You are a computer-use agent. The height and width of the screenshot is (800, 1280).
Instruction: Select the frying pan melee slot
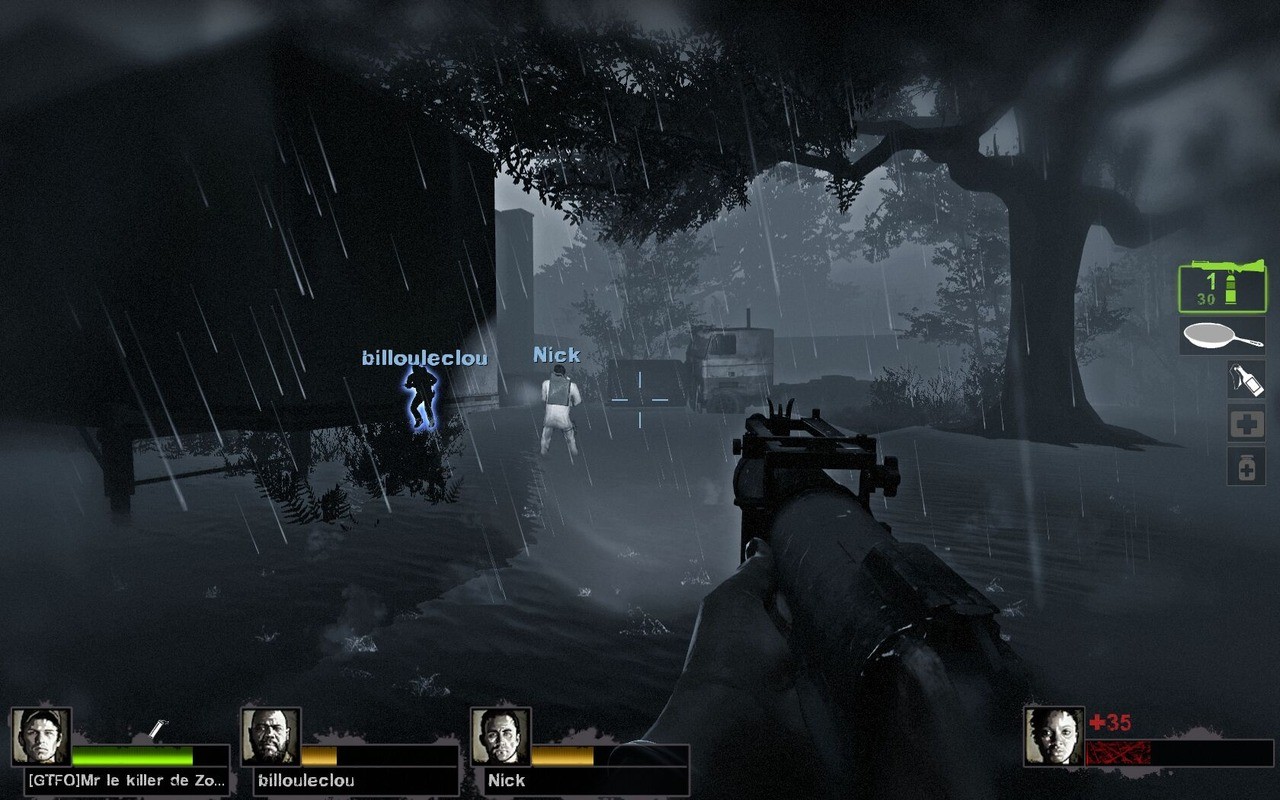pyautogui.click(x=1221, y=333)
